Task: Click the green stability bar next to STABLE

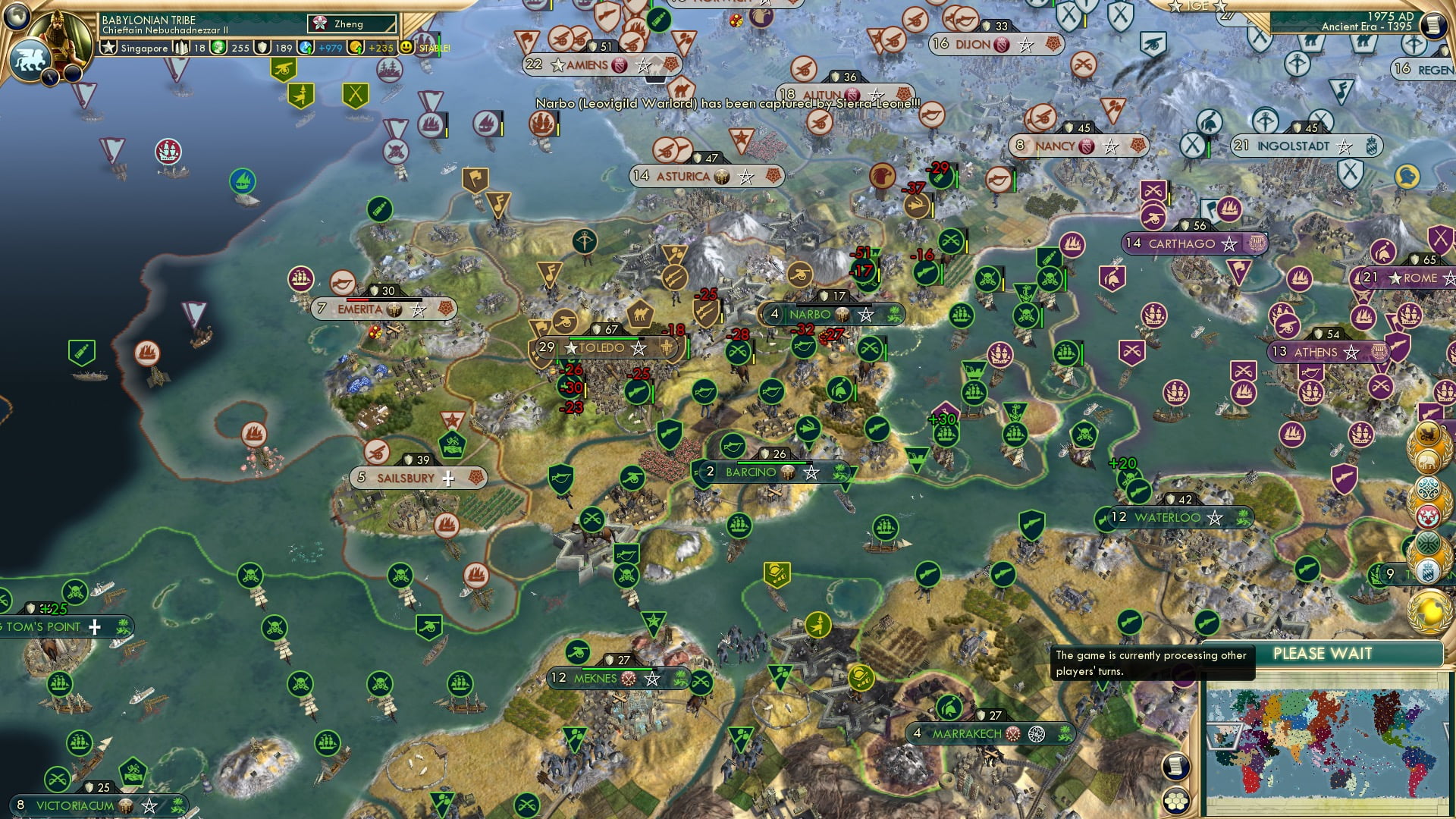Action: click(438, 47)
